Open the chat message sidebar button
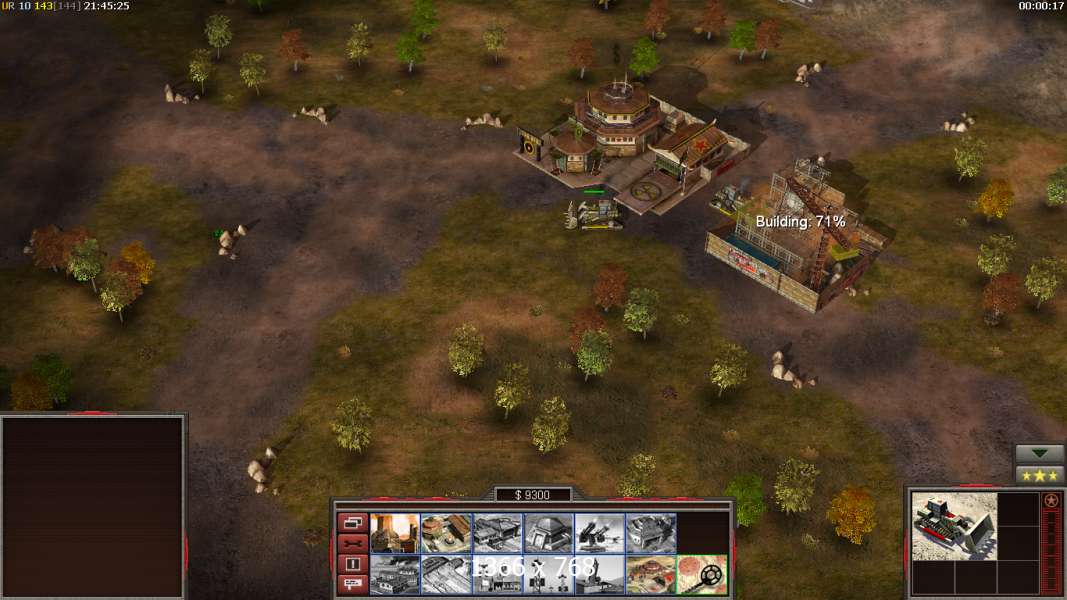 pos(352,585)
